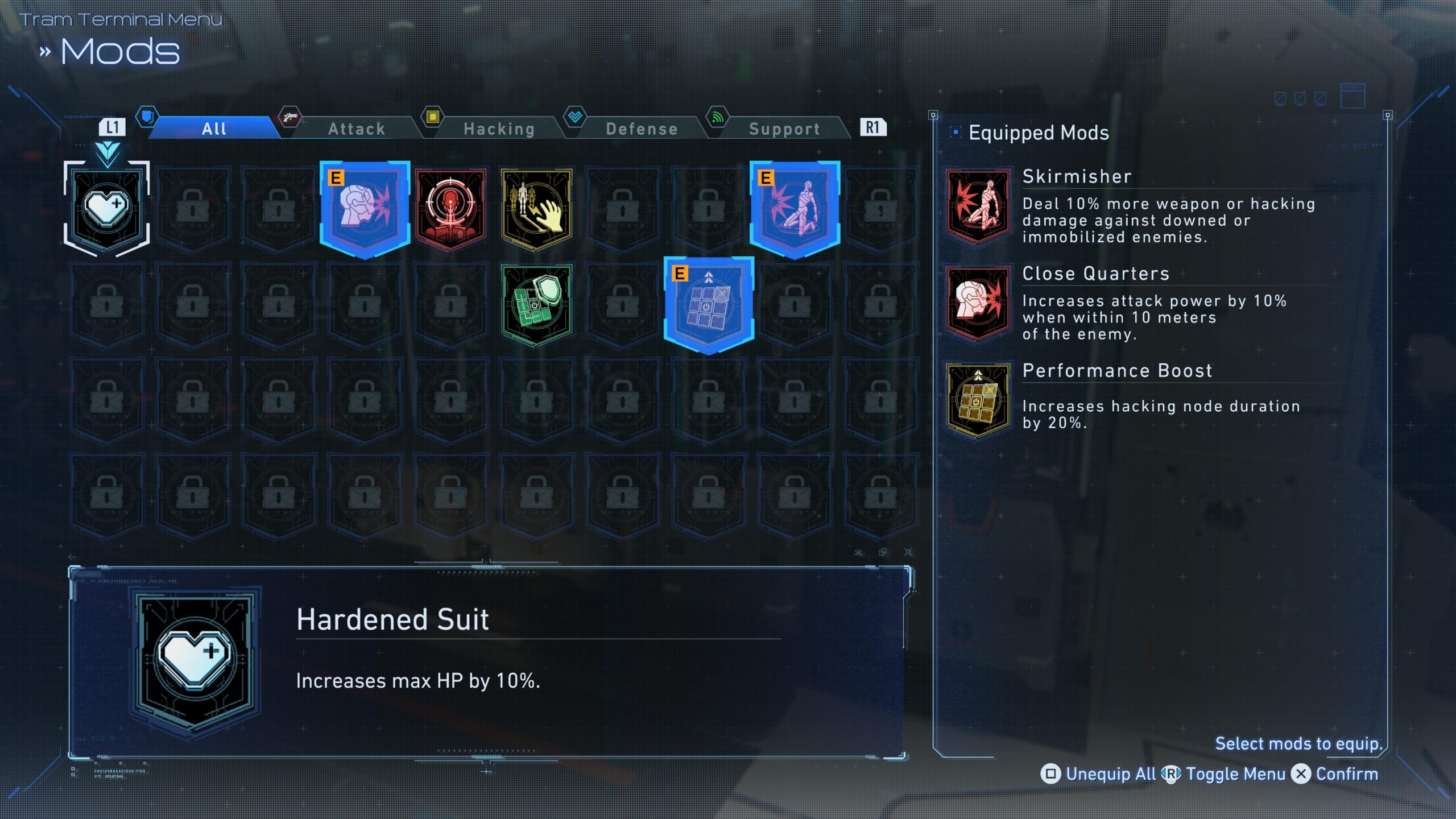Select the Hardened Suit heart mod
The width and height of the screenshot is (1456, 819).
tap(107, 209)
